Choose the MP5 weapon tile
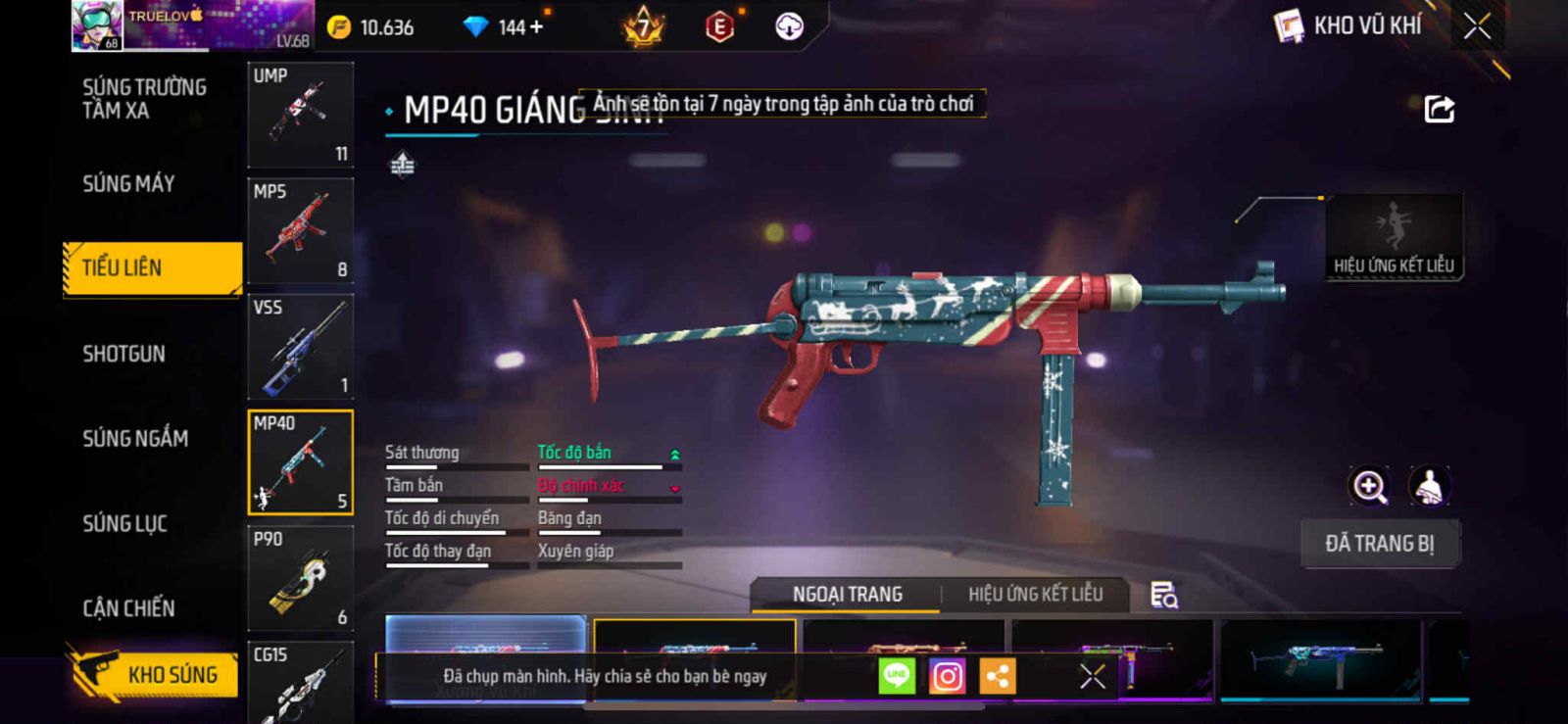This screenshot has height=724, width=1568. (300, 231)
